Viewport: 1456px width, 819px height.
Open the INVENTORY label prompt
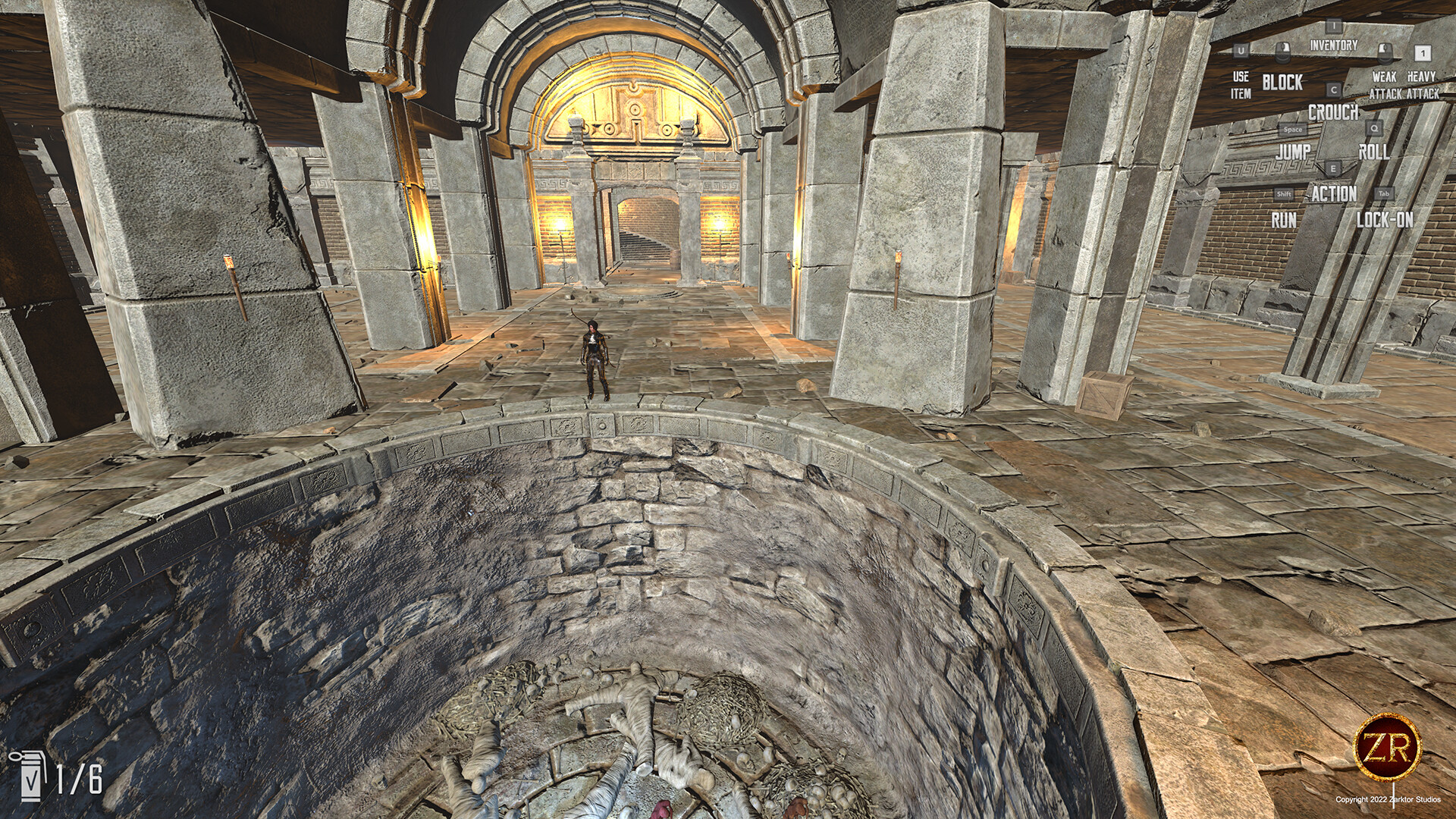tap(1333, 44)
